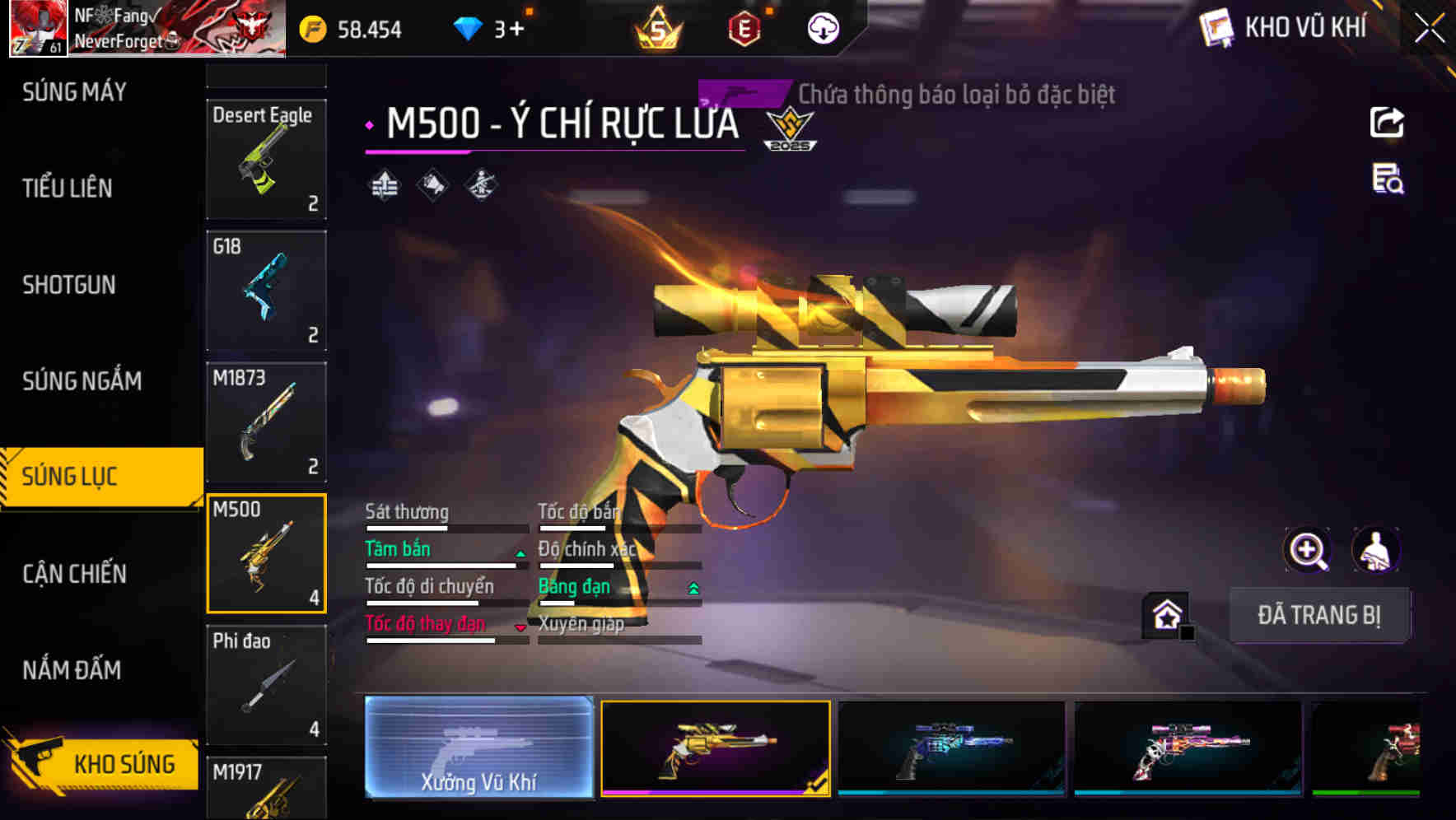Click the blue diamond currency icon
Viewport: 1456px width, 820px height.
pyautogui.click(x=468, y=27)
